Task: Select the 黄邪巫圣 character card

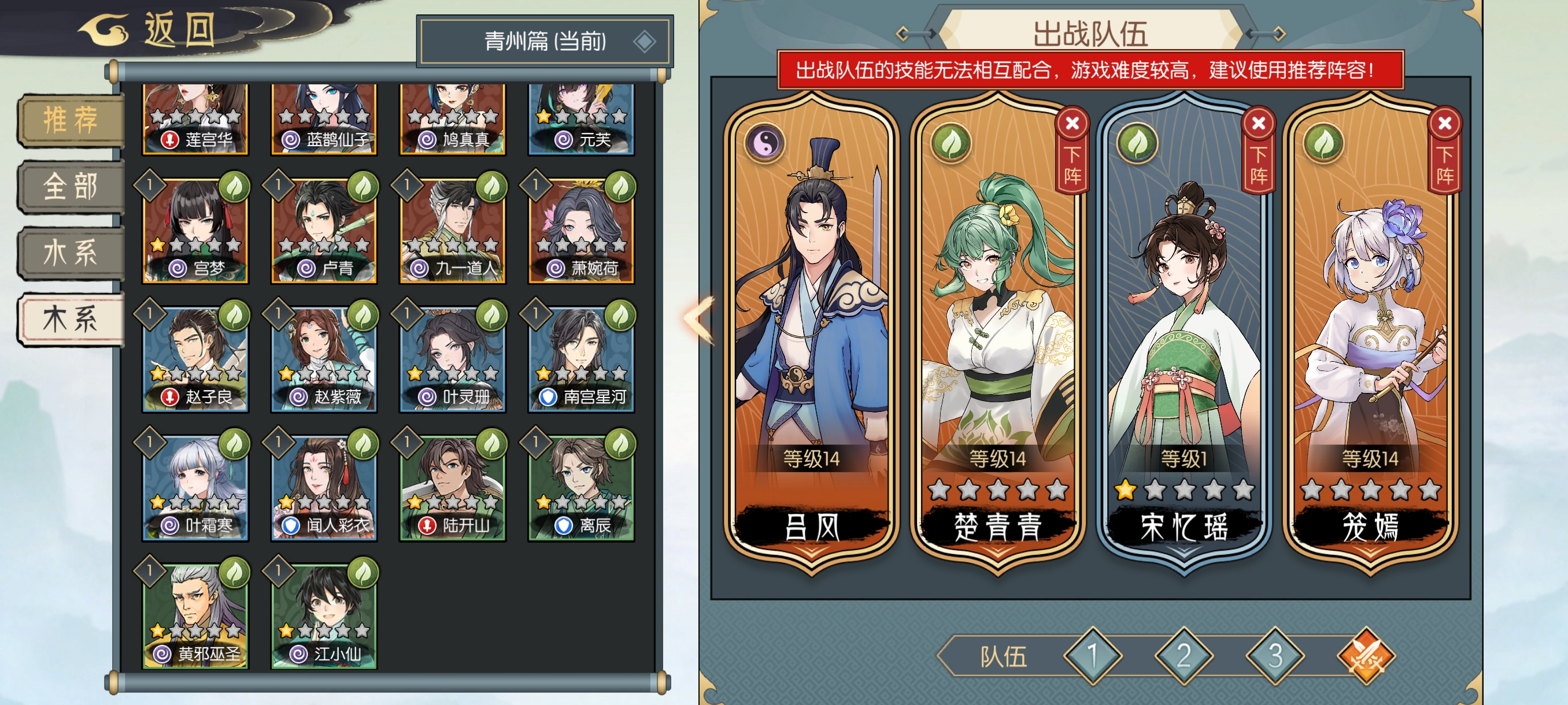Action: pyautogui.click(x=195, y=617)
